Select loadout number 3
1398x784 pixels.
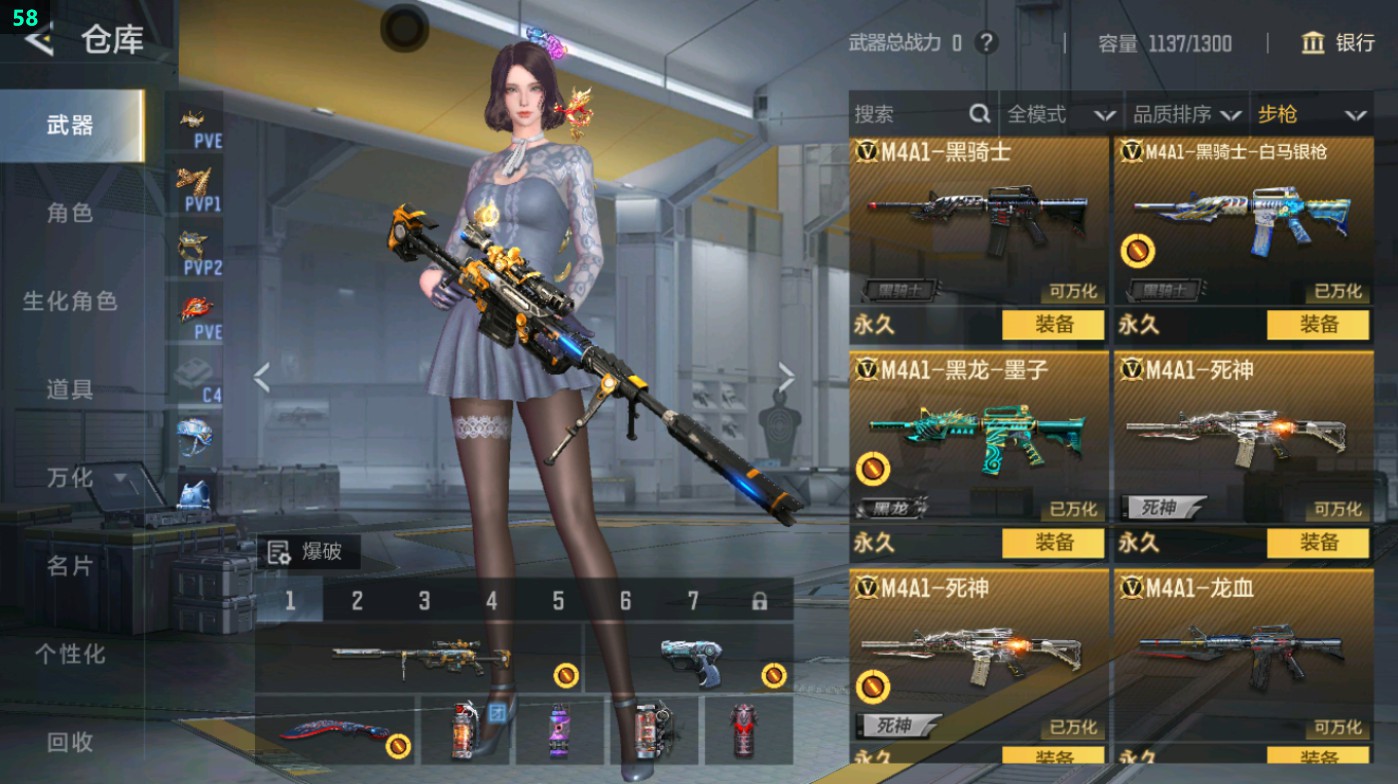(424, 601)
